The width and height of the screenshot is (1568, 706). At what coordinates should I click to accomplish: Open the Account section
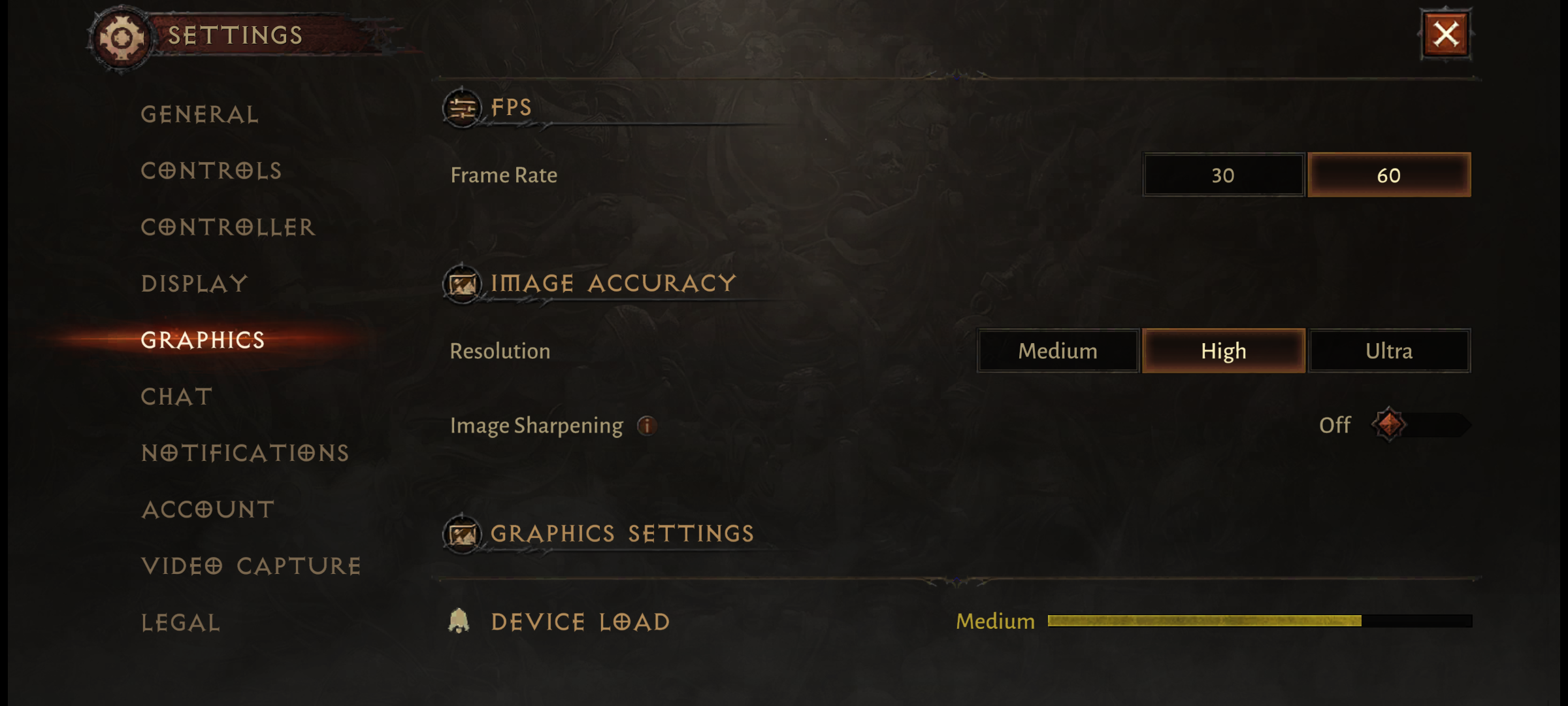pos(208,509)
